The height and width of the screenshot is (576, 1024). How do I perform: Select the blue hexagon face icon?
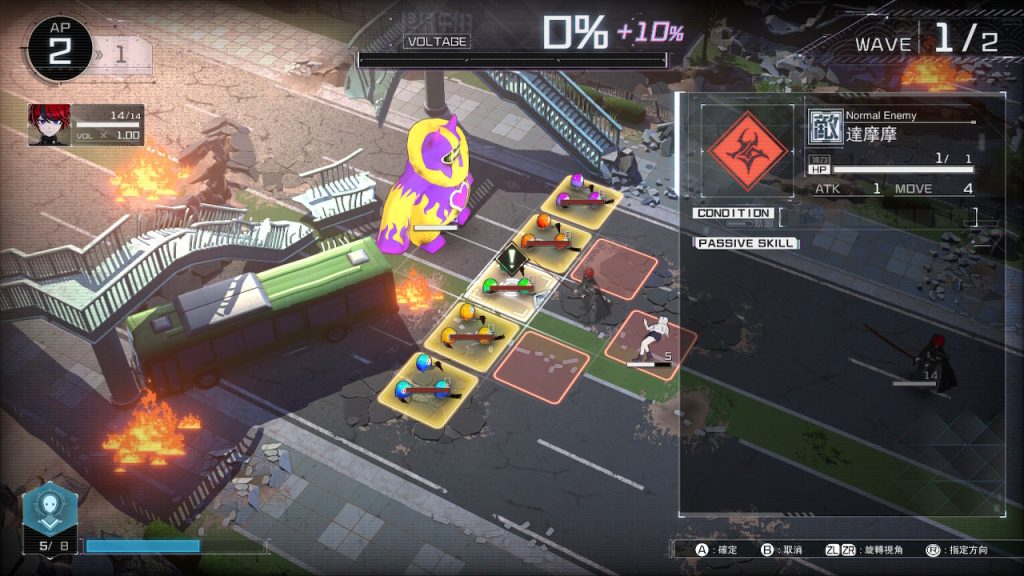click(47, 510)
